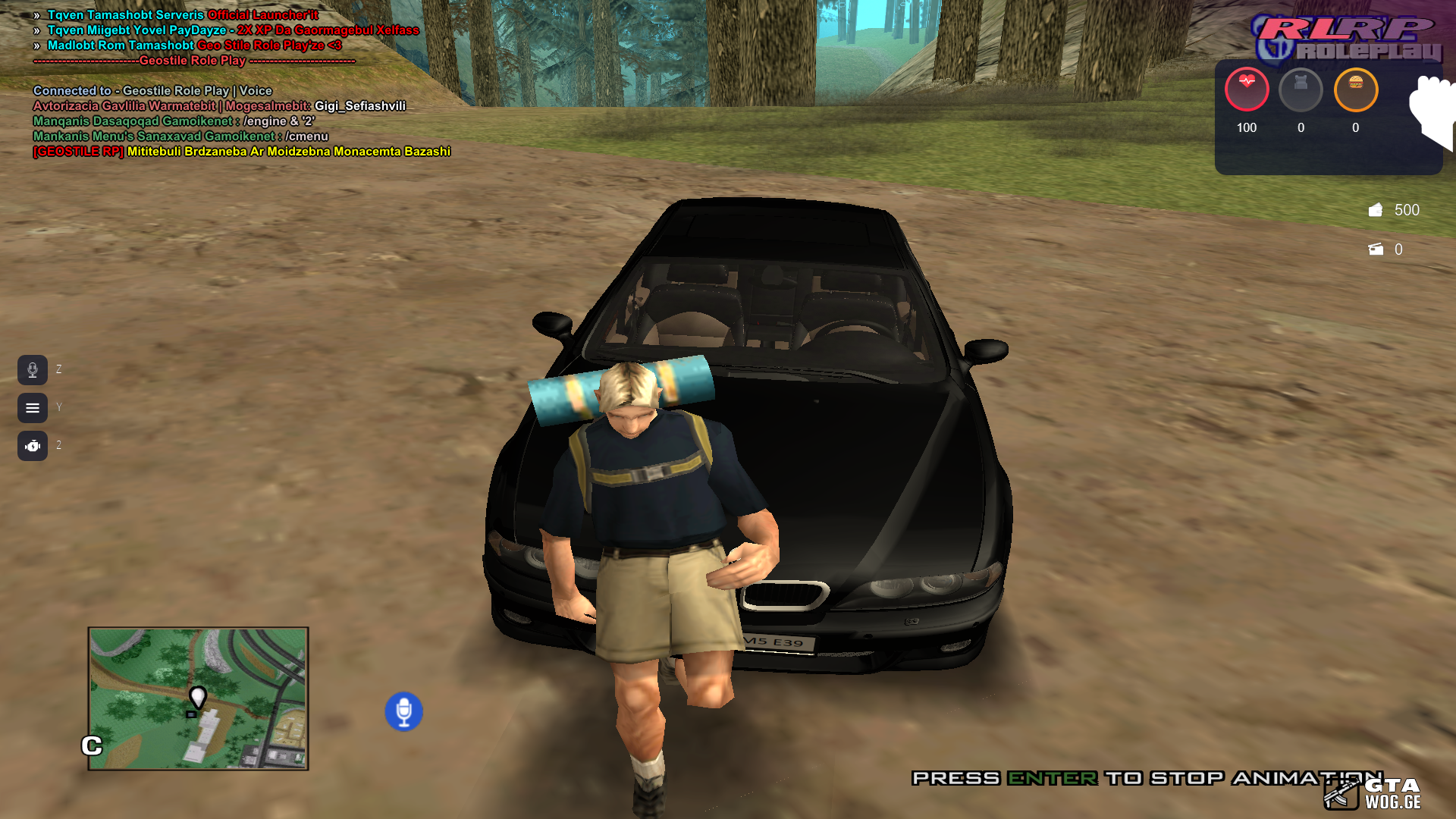Click the microphone button on the left sidebar

[33, 370]
